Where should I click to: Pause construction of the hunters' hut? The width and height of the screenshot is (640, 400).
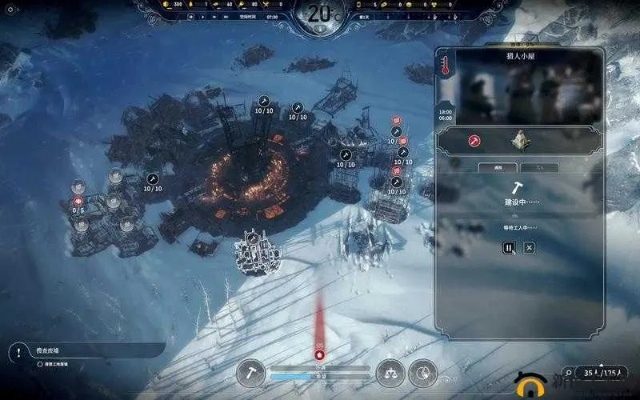(x=508, y=248)
